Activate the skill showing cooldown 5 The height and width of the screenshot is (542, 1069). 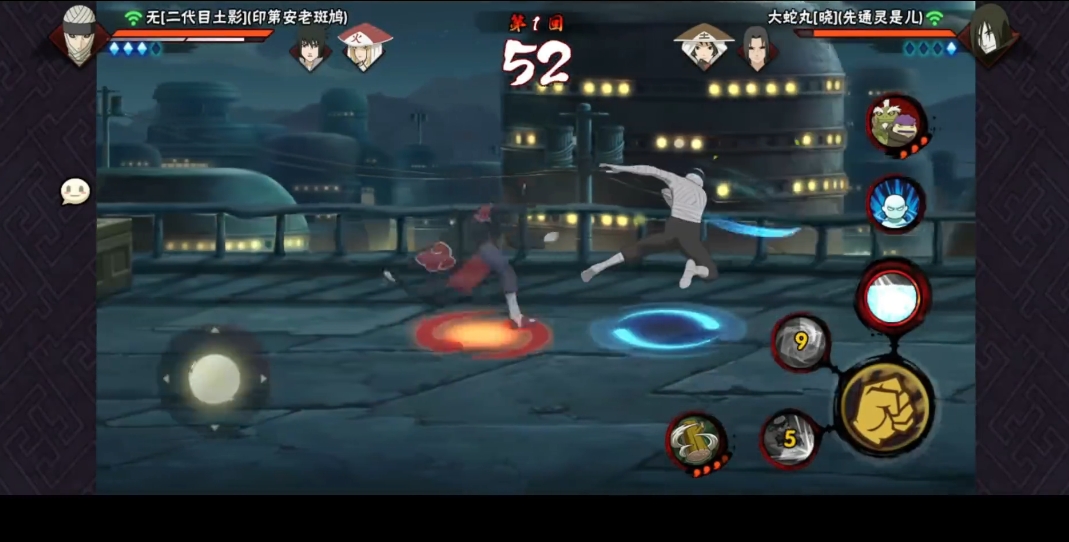coord(790,438)
